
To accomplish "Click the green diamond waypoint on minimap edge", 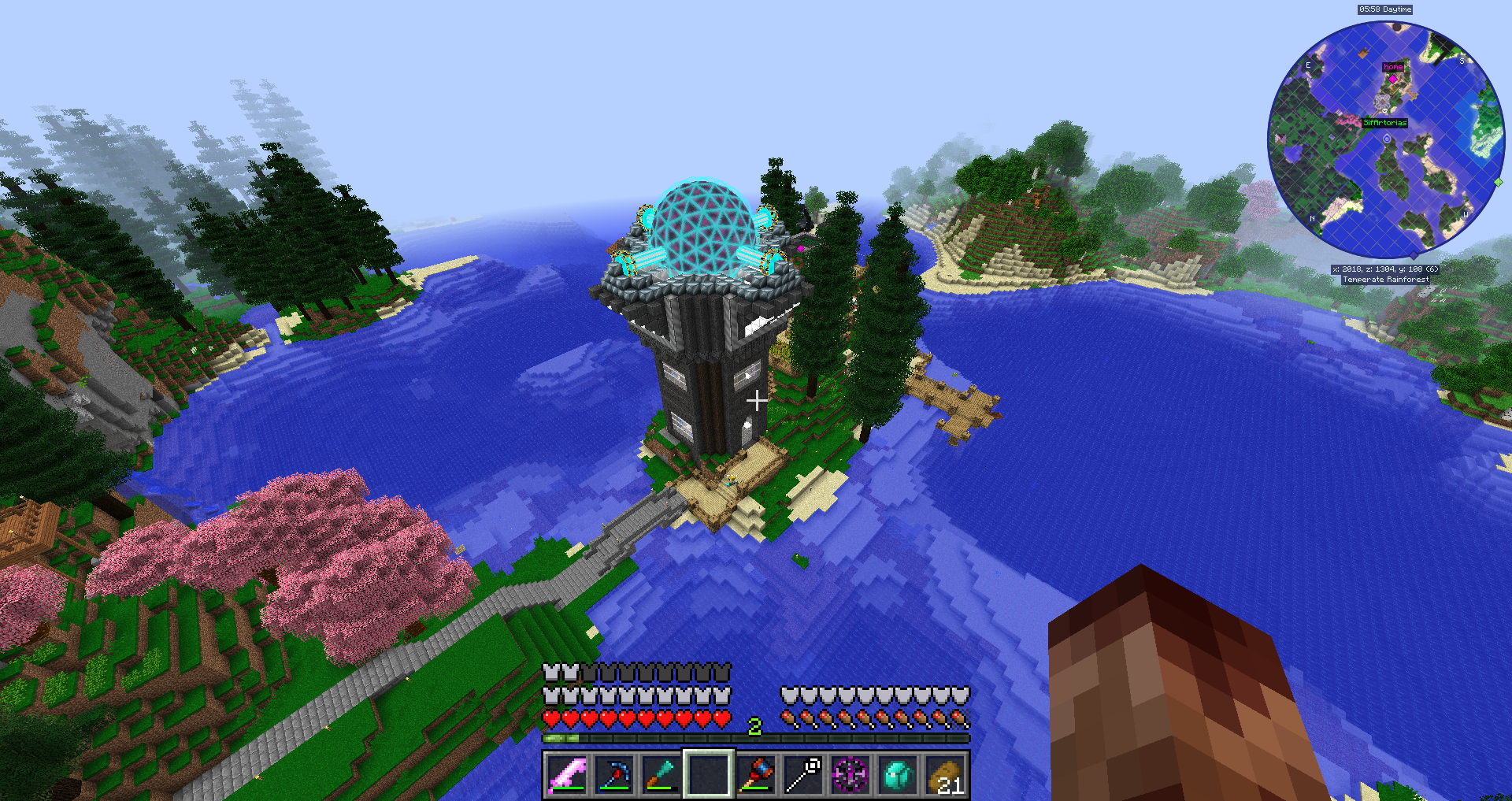I will point(1499,182).
